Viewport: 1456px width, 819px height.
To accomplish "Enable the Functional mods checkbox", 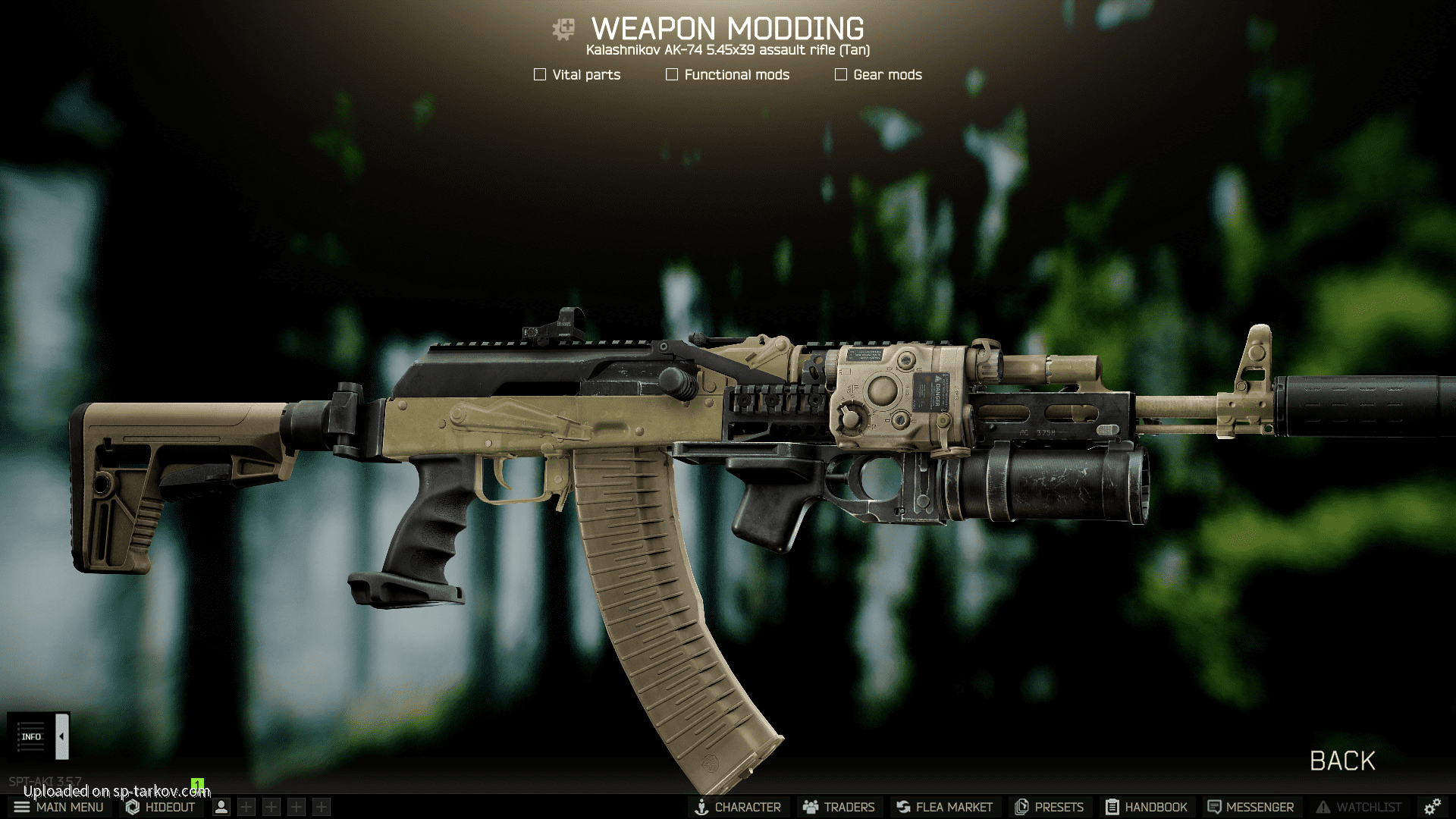I will pyautogui.click(x=672, y=74).
